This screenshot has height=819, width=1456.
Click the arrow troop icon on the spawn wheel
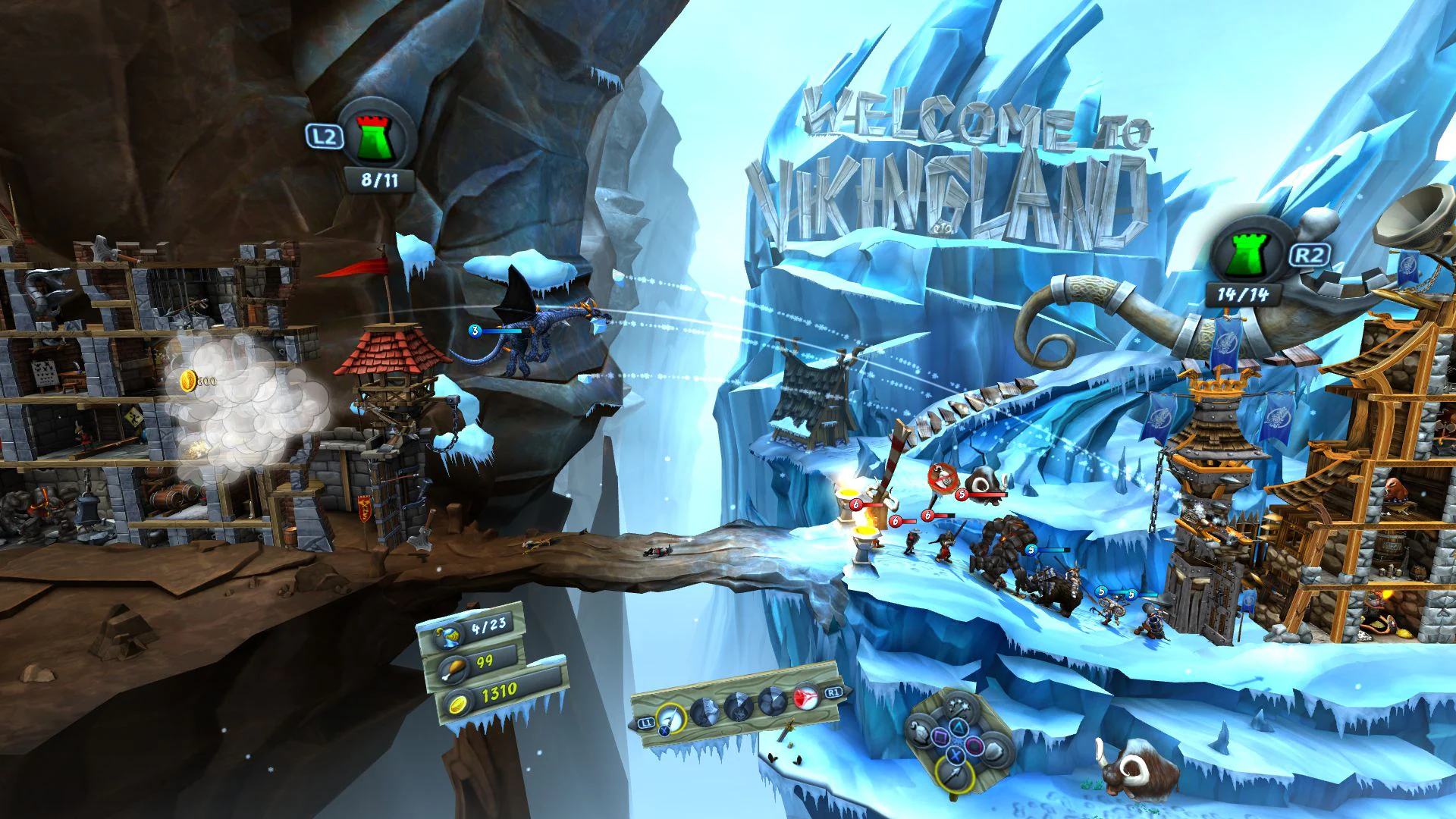click(954, 775)
